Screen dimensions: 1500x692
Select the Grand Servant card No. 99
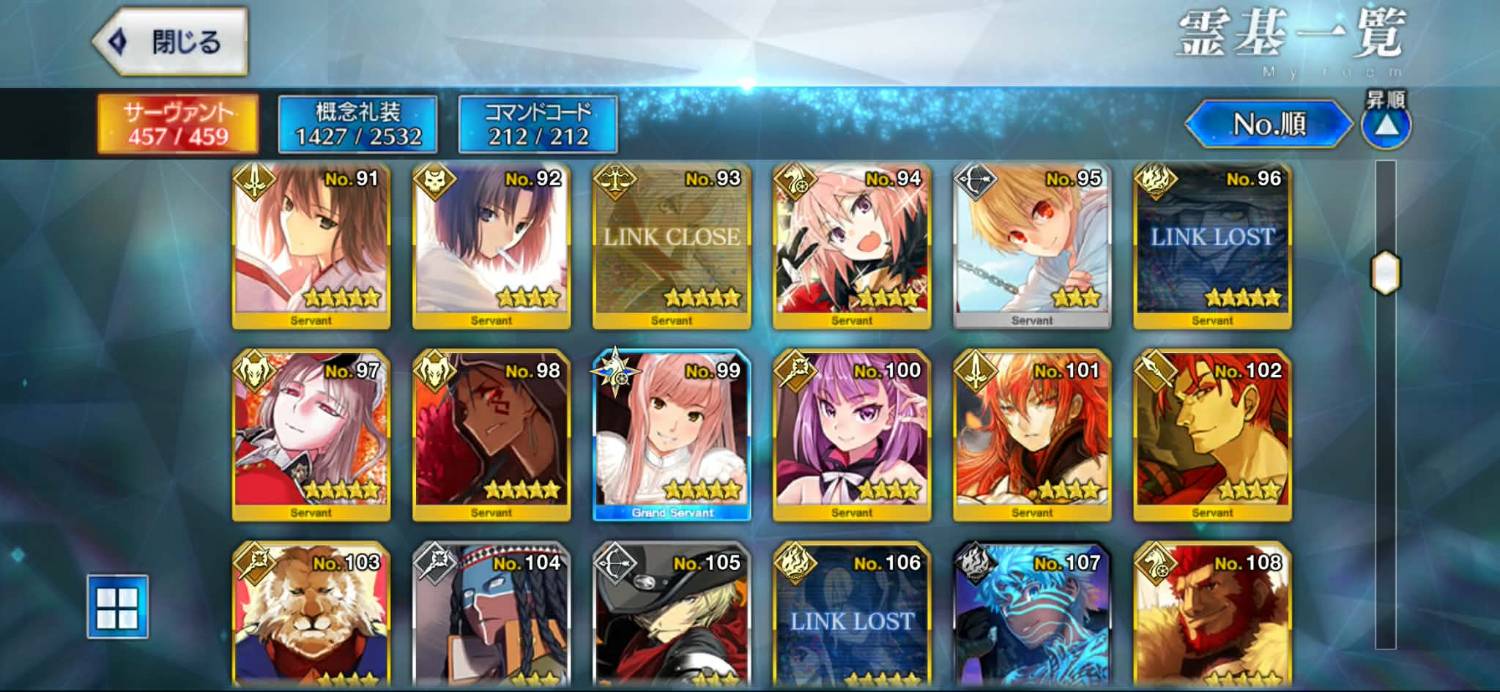click(671, 435)
